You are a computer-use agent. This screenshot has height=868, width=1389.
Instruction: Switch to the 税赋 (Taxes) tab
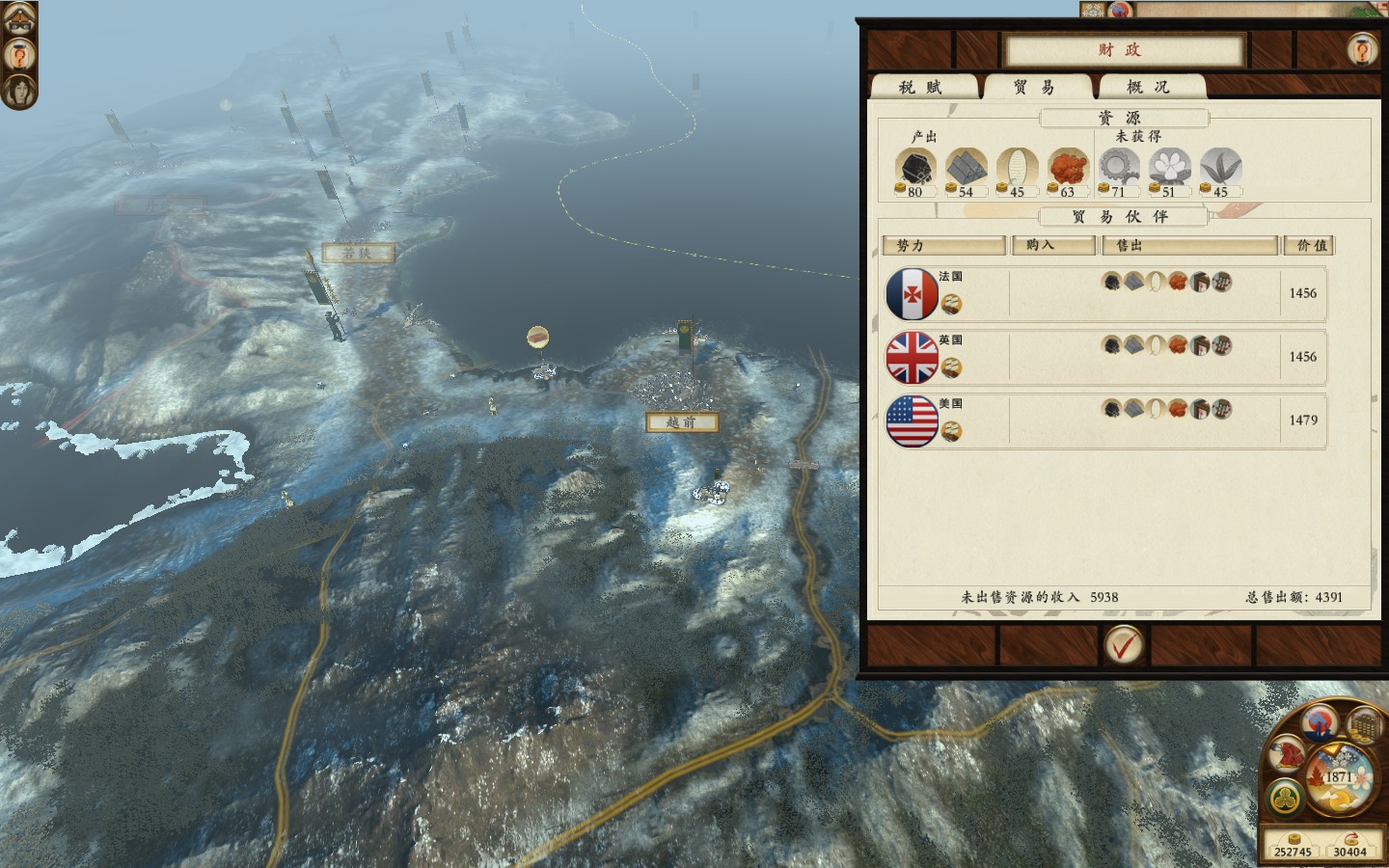pyautogui.click(x=920, y=88)
